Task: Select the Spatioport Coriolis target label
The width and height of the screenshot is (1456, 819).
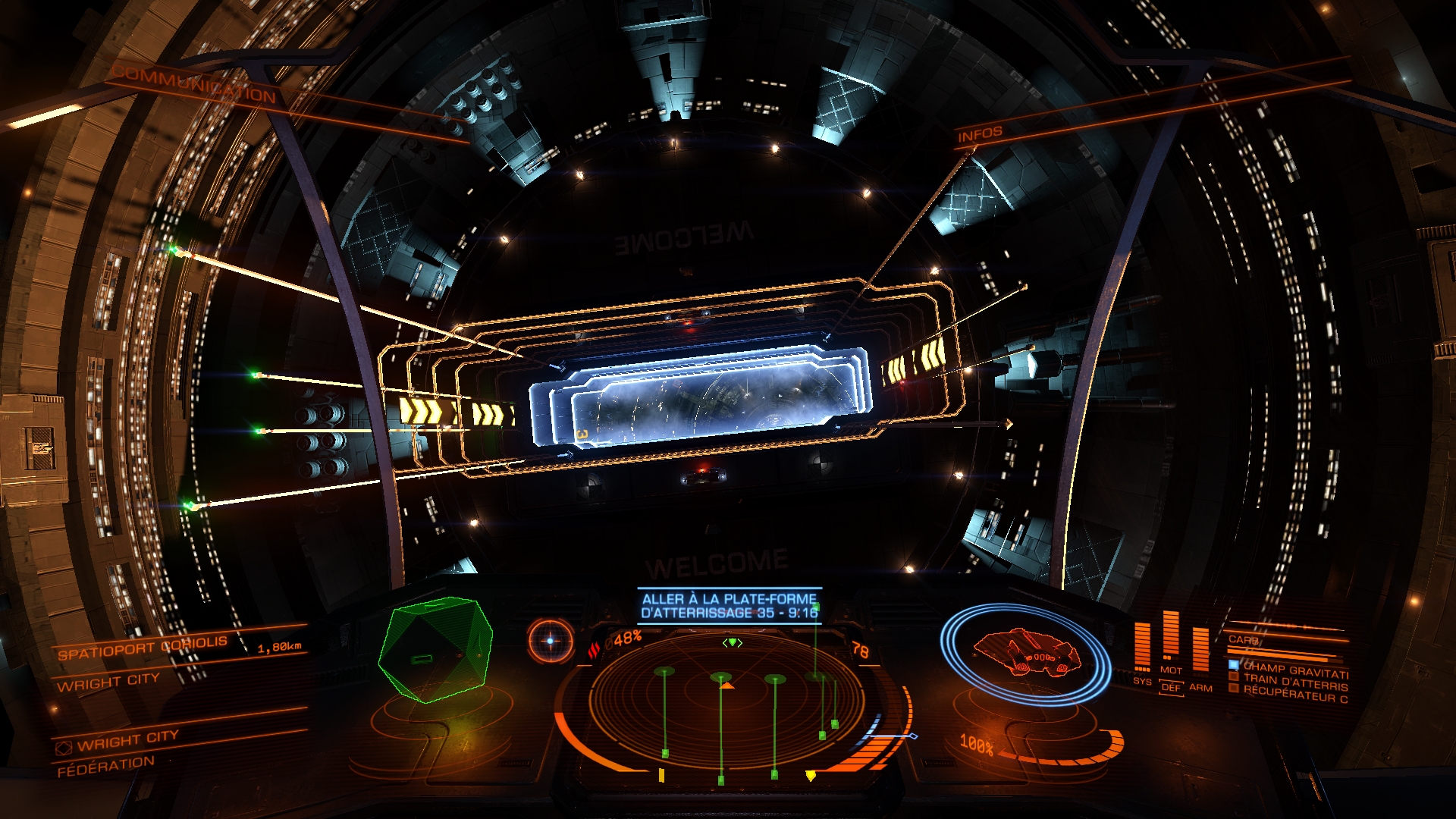Action: 143,648
